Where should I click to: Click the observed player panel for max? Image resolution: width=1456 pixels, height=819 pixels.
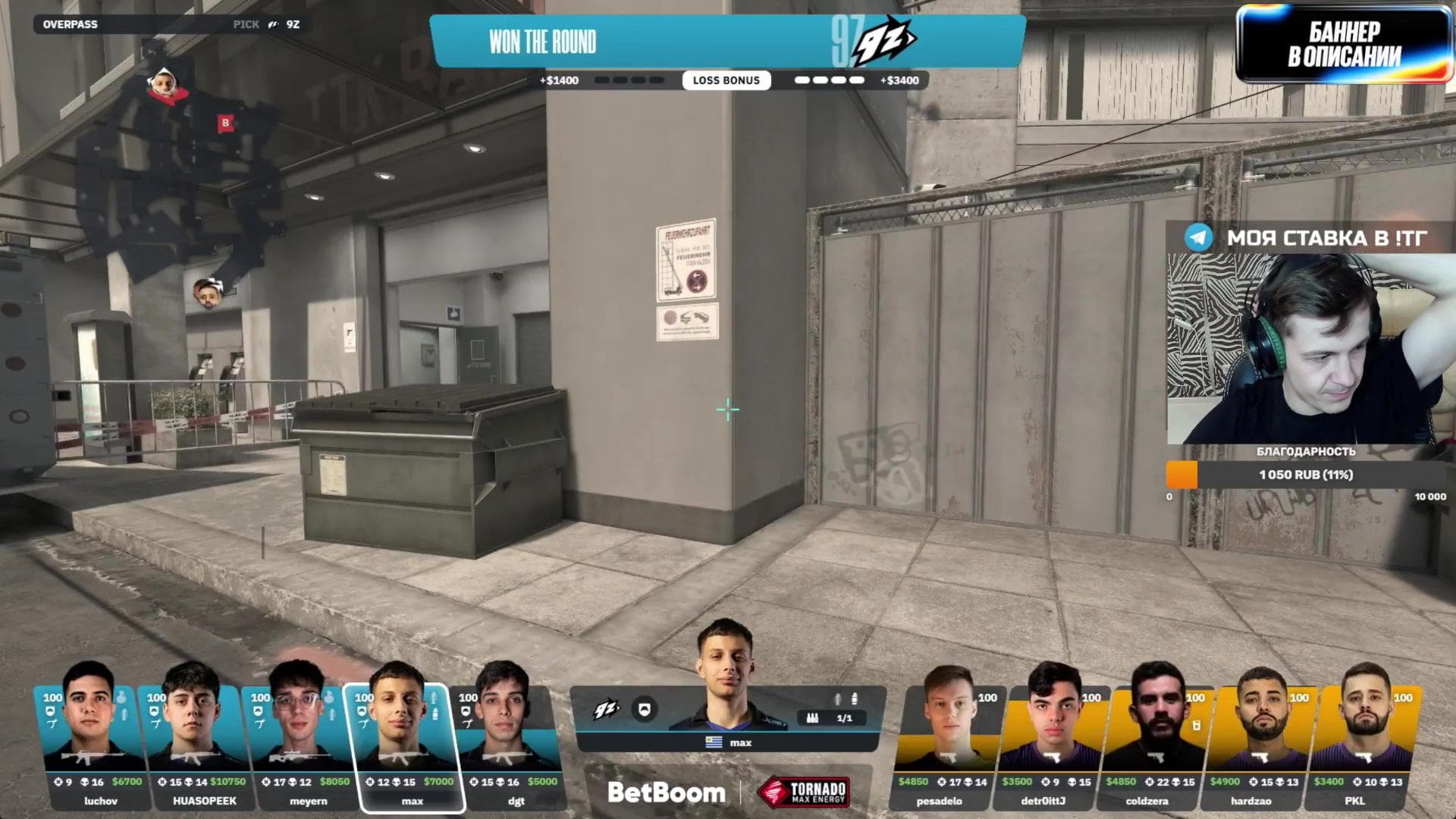pyautogui.click(x=726, y=717)
